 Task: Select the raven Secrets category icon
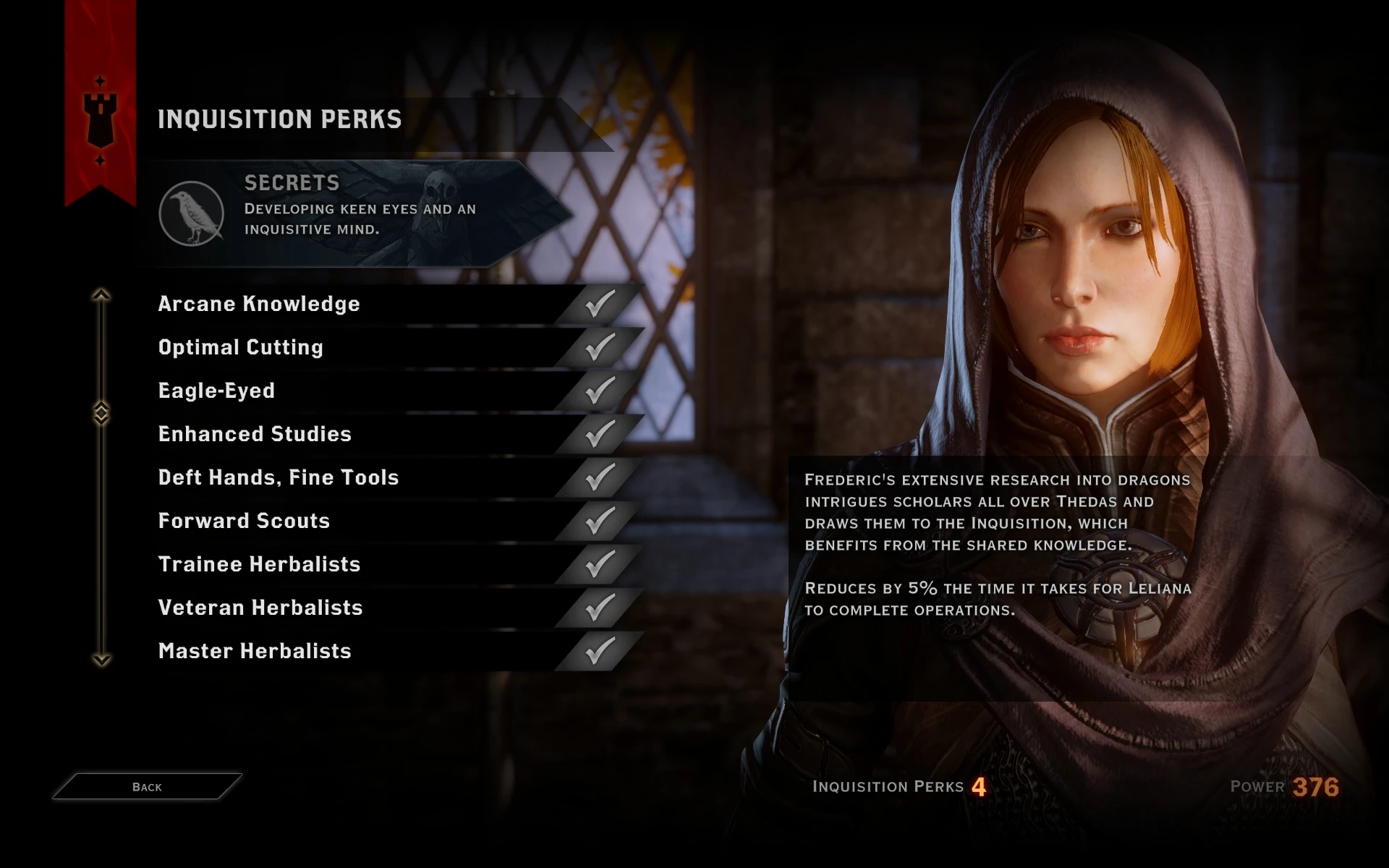pyautogui.click(x=192, y=213)
